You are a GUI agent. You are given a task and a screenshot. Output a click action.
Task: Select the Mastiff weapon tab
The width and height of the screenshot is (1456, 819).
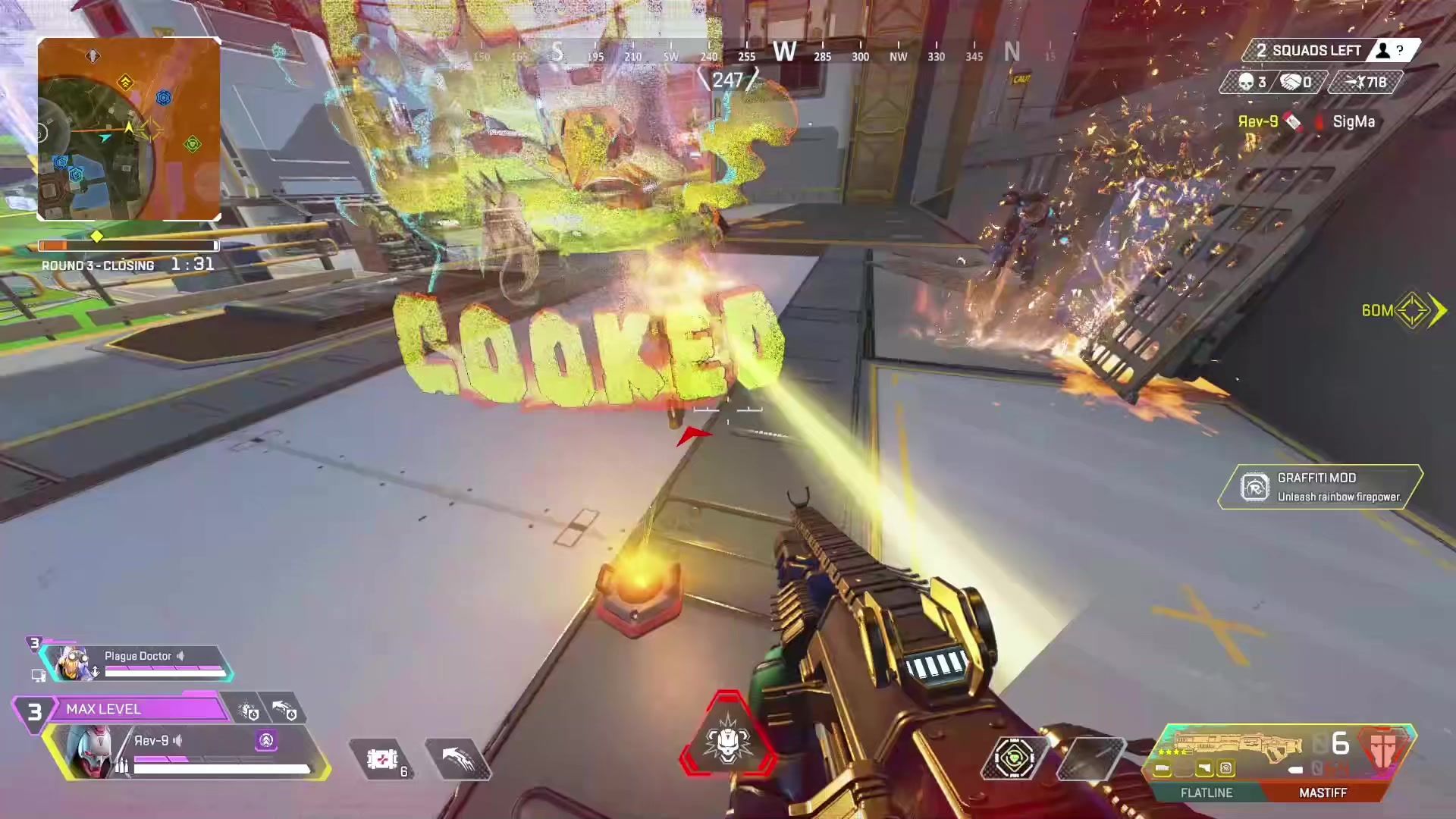click(1323, 792)
